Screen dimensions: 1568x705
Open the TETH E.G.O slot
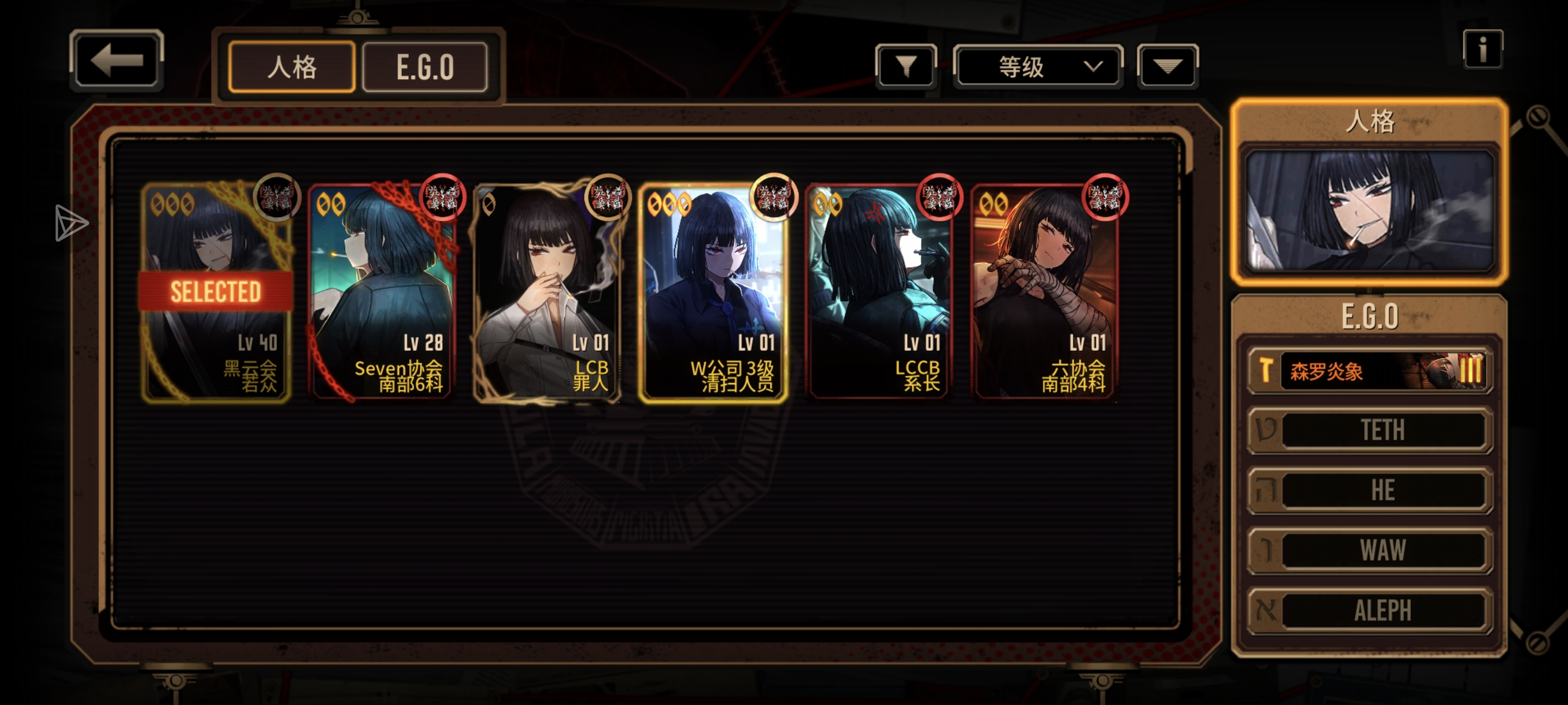[x=1370, y=430]
